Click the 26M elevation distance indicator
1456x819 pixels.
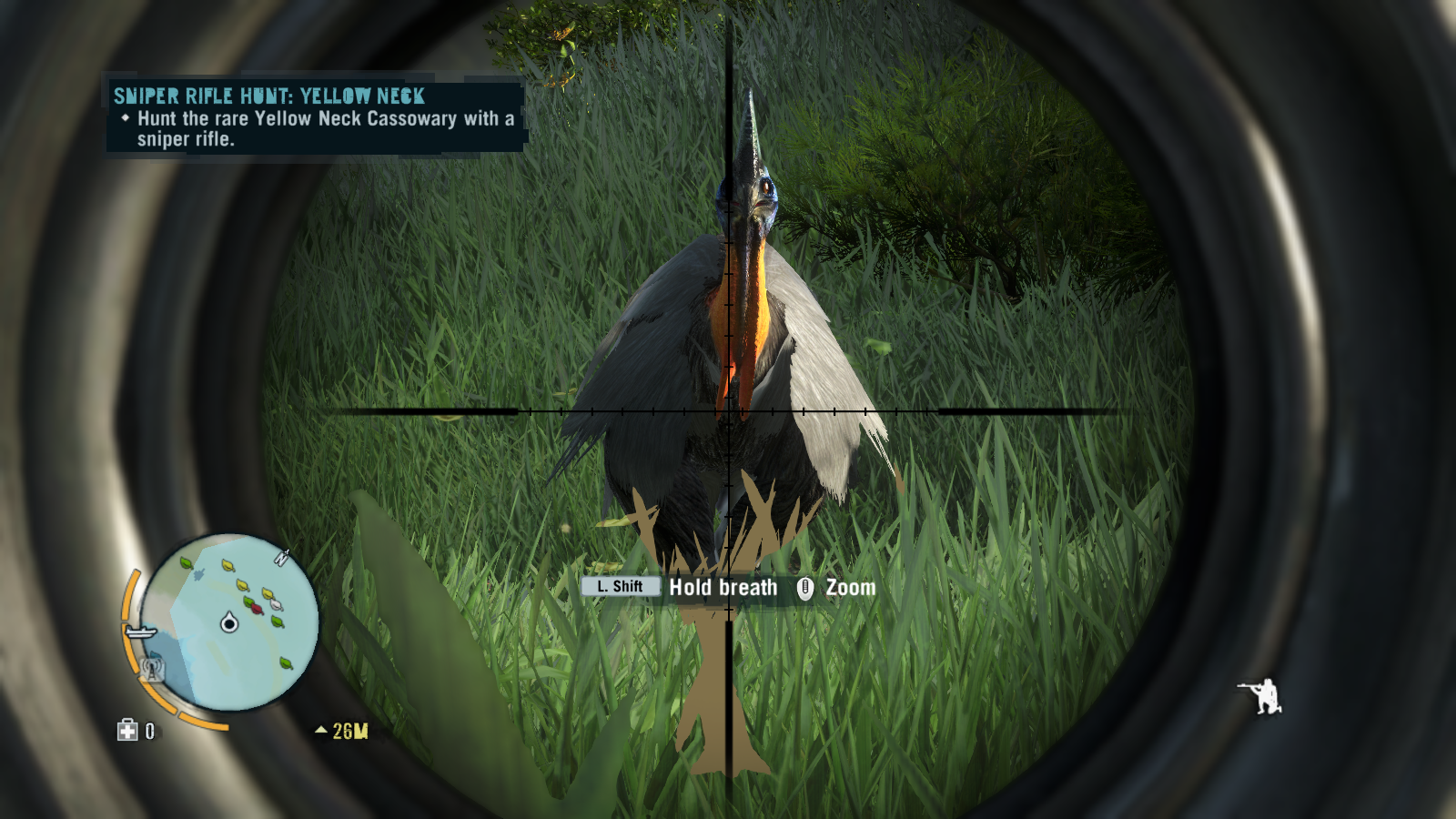point(351,728)
